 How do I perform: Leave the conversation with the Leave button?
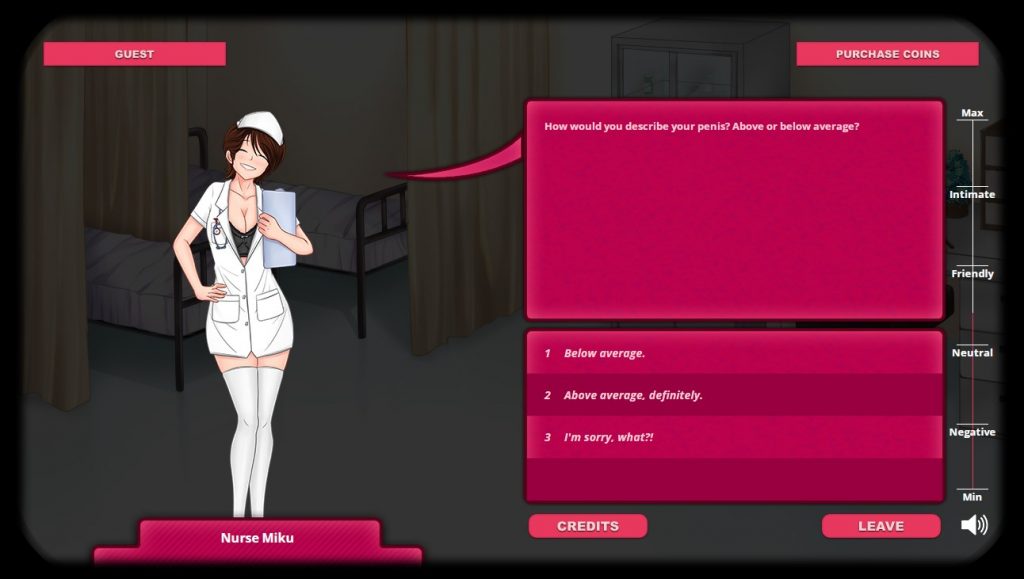(881, 526)
